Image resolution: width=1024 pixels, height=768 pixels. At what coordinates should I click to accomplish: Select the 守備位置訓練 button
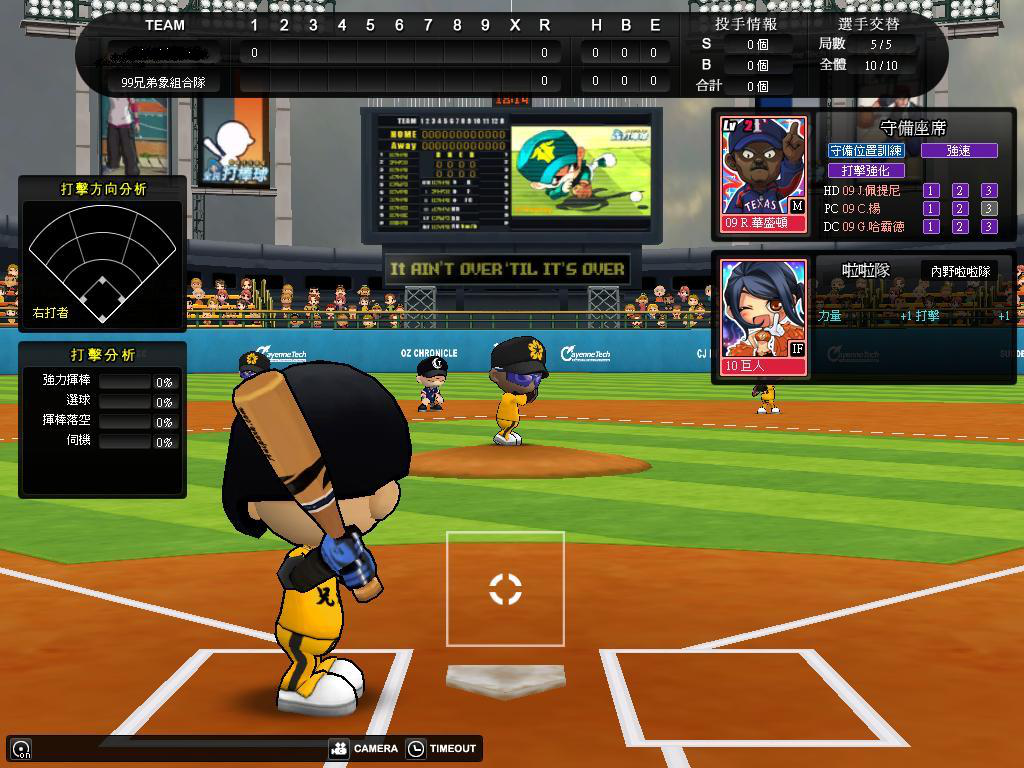pyautogui.click(x=866, y=150)
